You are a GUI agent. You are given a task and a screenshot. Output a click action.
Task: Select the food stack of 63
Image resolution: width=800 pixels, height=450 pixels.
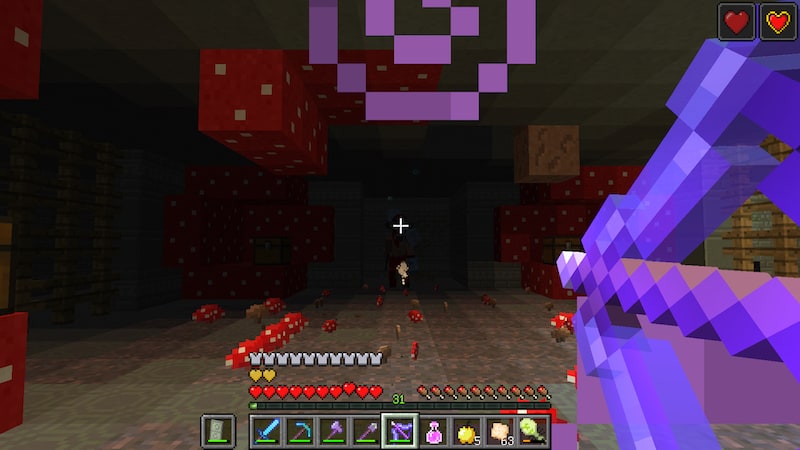(x=500, y=431)
